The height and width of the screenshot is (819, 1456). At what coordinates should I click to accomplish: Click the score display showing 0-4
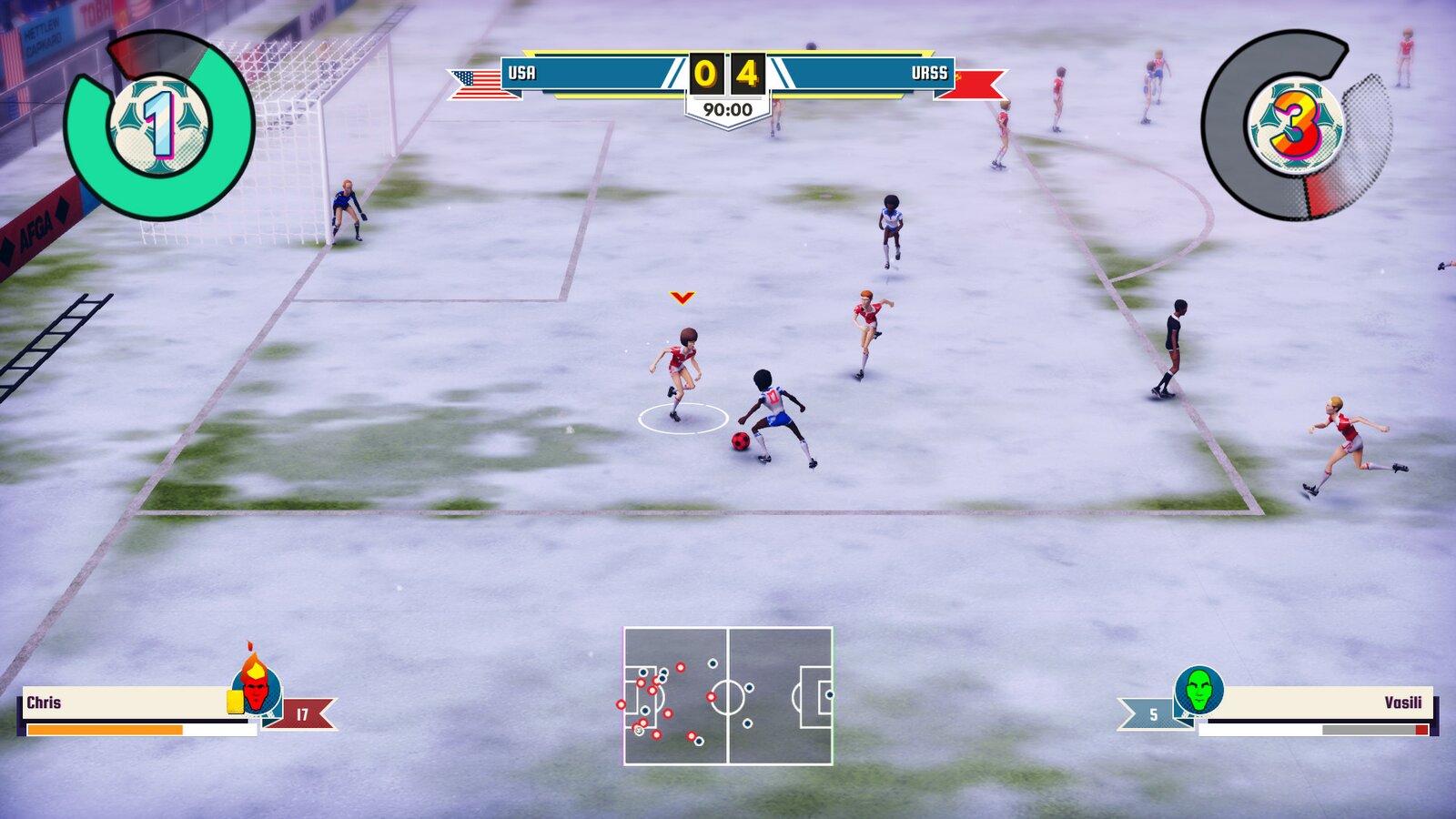728,73
